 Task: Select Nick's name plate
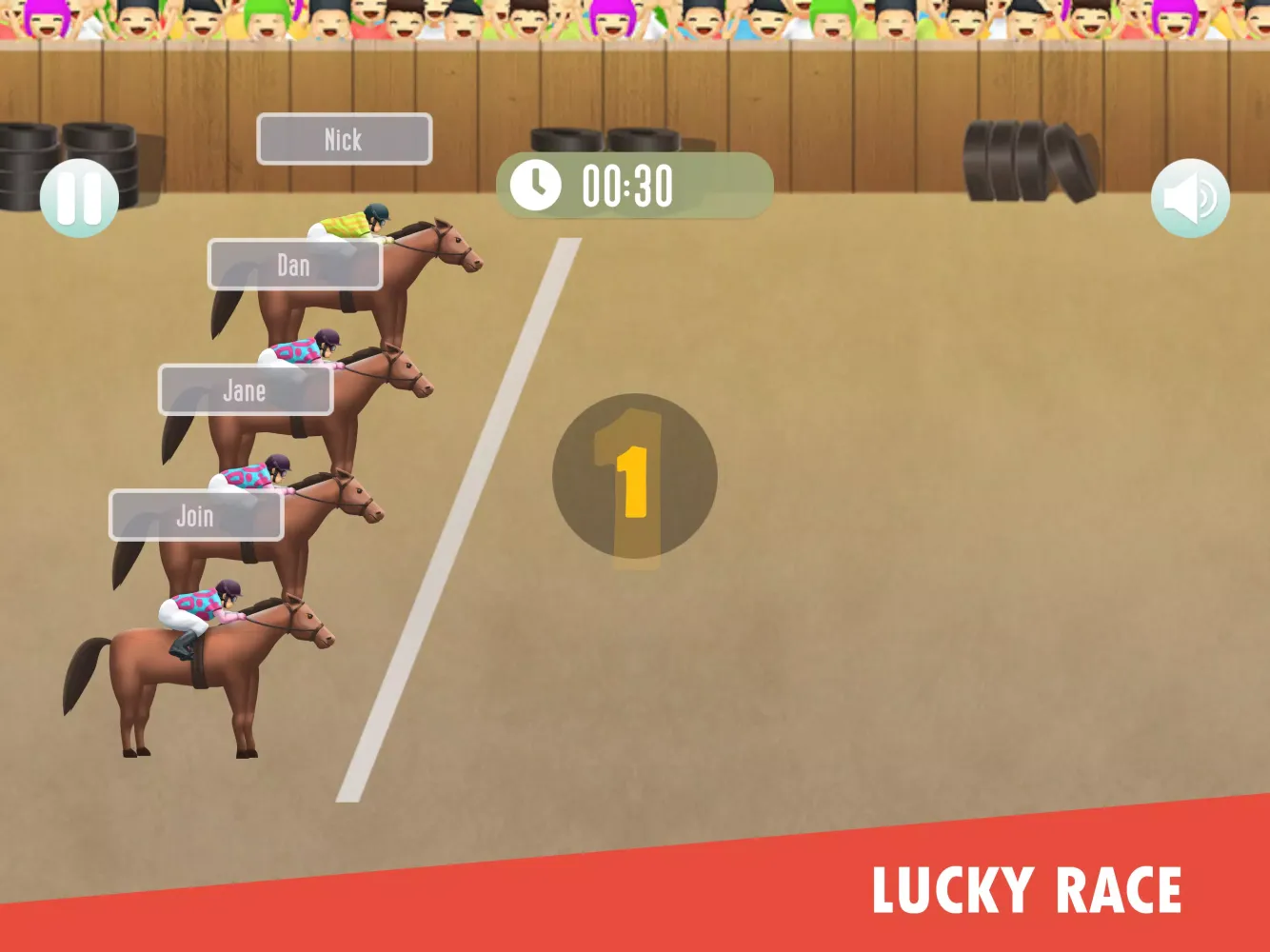[344, 139]
